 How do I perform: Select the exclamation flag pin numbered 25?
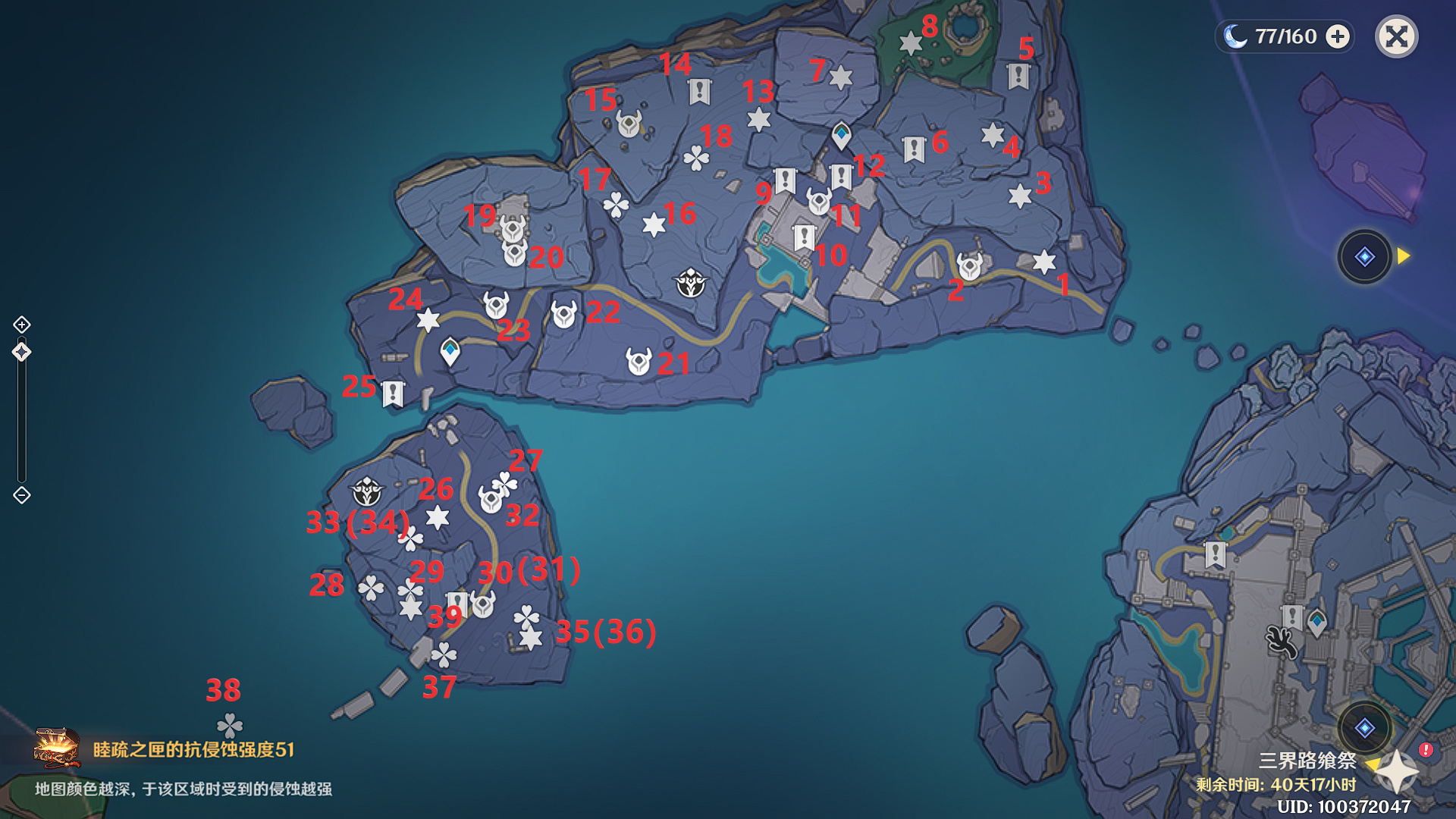pyautogui.click(x=393, y=394)
